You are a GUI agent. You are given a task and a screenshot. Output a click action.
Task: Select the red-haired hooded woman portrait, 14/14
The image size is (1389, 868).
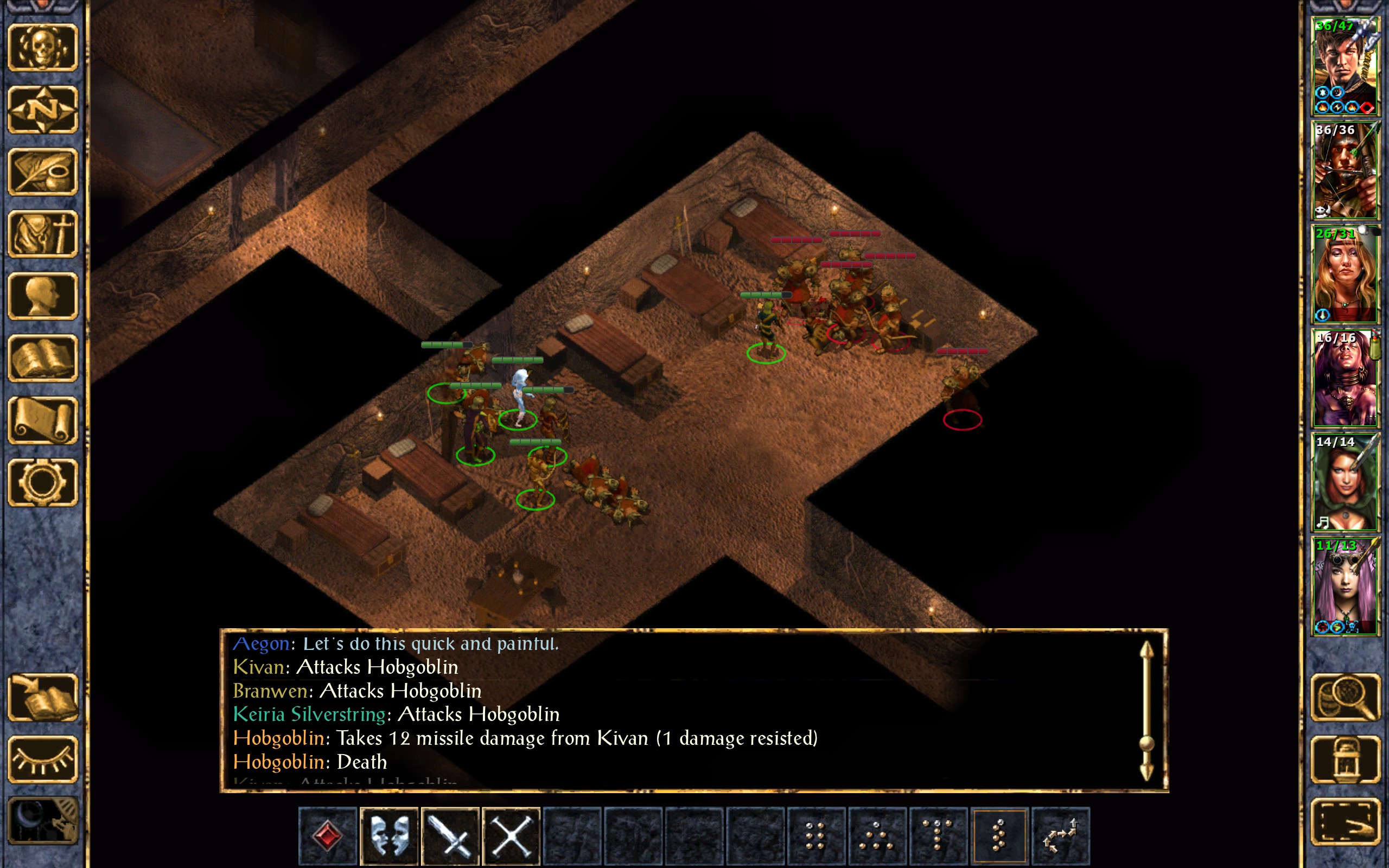point(1345,482)
